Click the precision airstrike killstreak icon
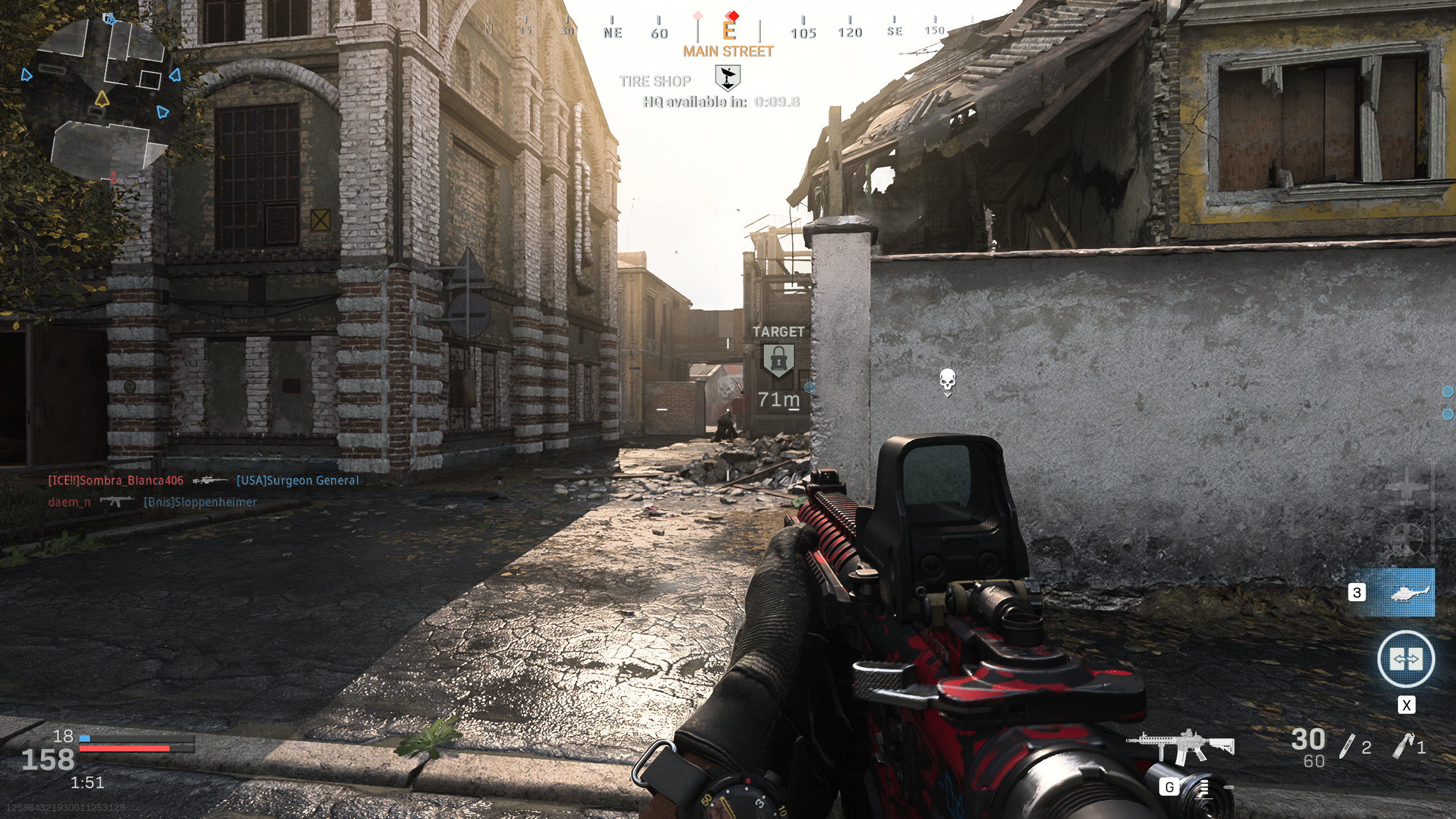Screen dimensions: 1456x819 pyautogui.click(x=1407, y=487)
